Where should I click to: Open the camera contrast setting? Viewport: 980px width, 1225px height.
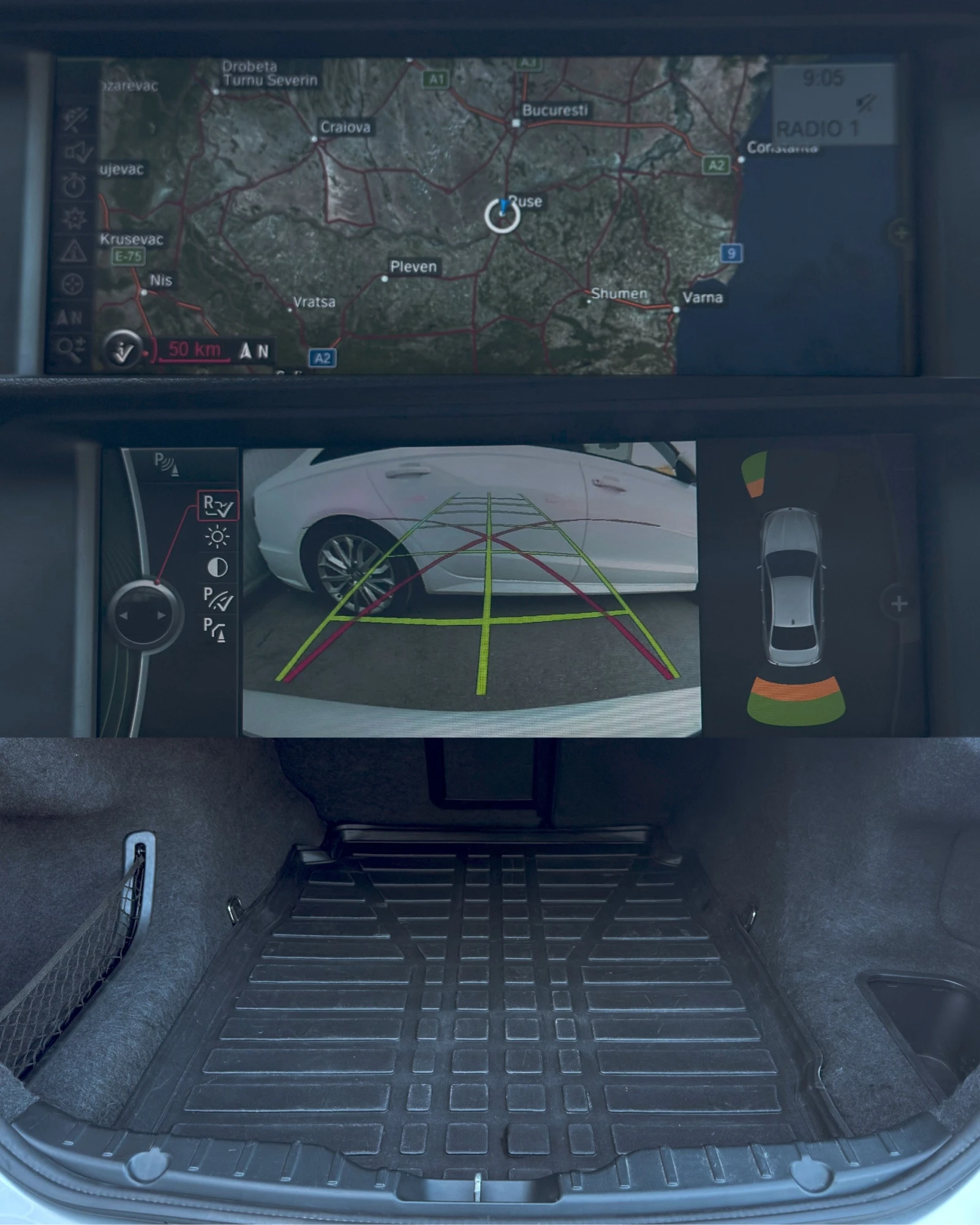pos(217,567)
